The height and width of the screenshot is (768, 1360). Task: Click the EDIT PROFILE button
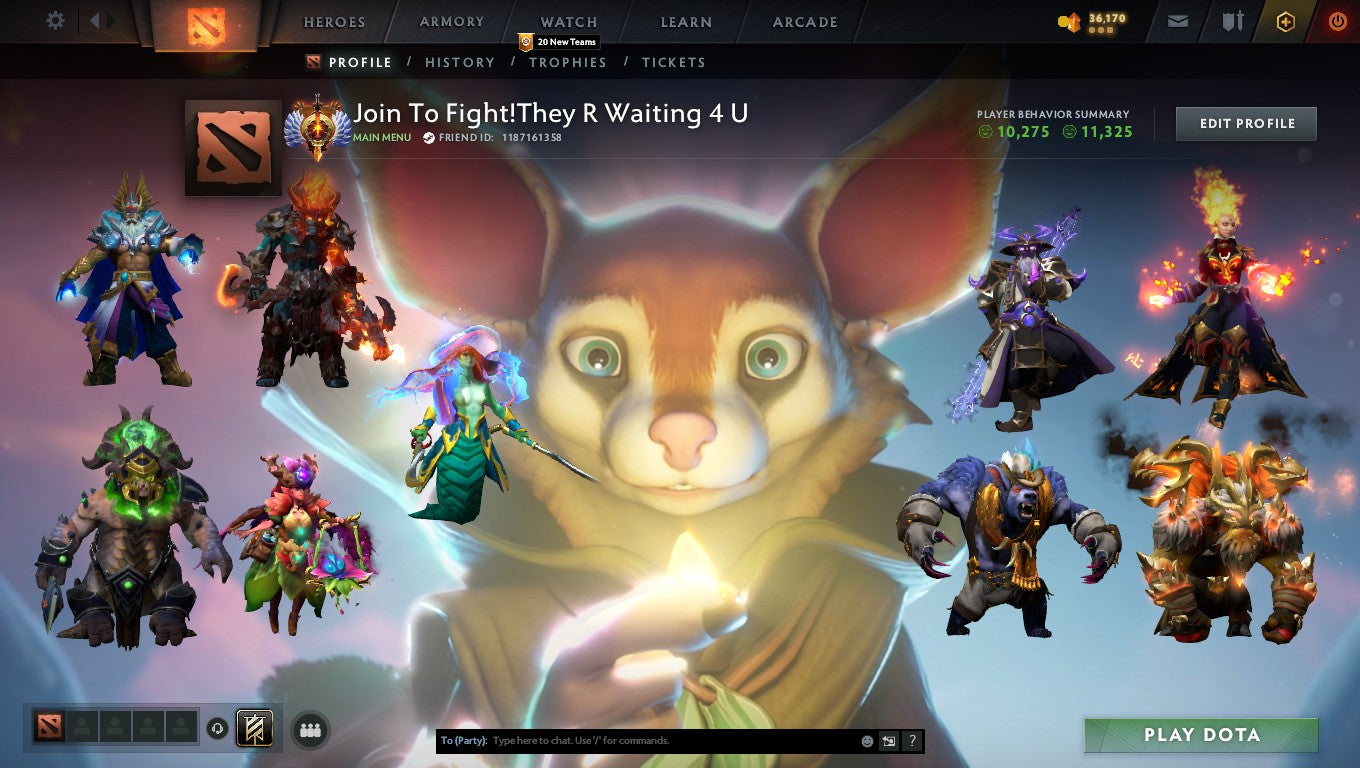tap(1246, 124)
